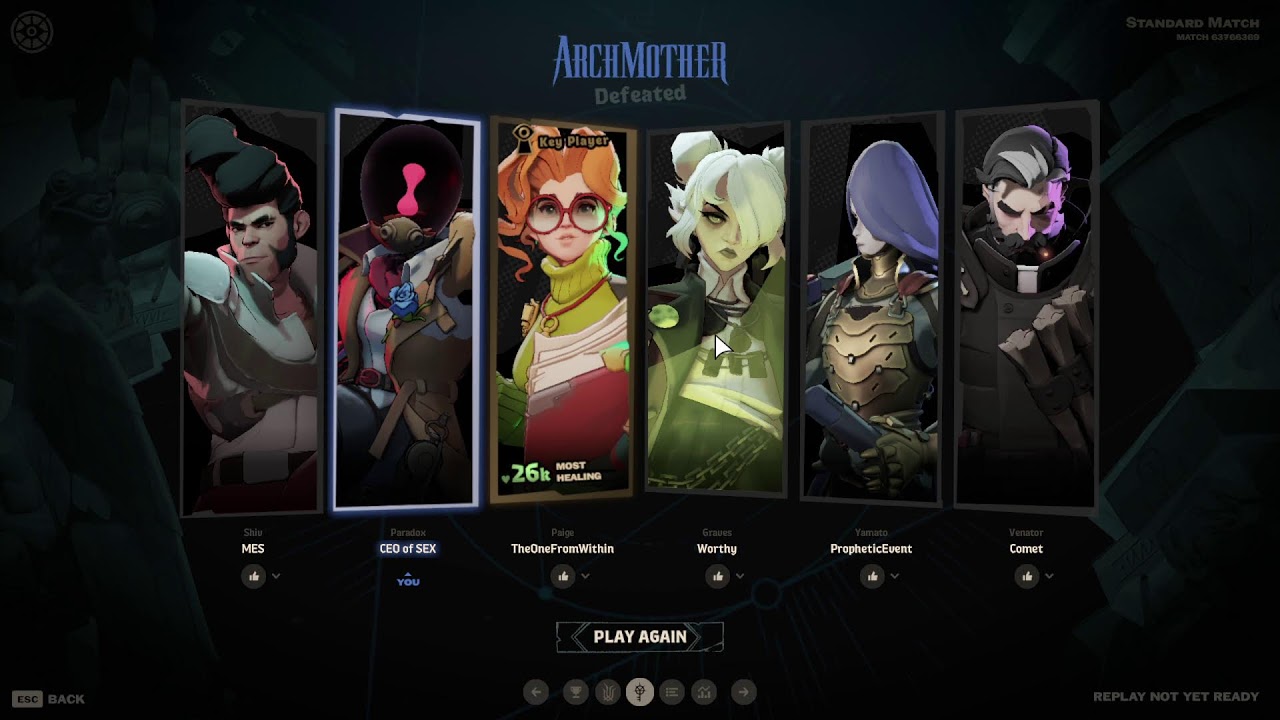Screen dimensions: 1280x720
Task: Select the Key Player Paige card
Action: (x=563, y=310)
